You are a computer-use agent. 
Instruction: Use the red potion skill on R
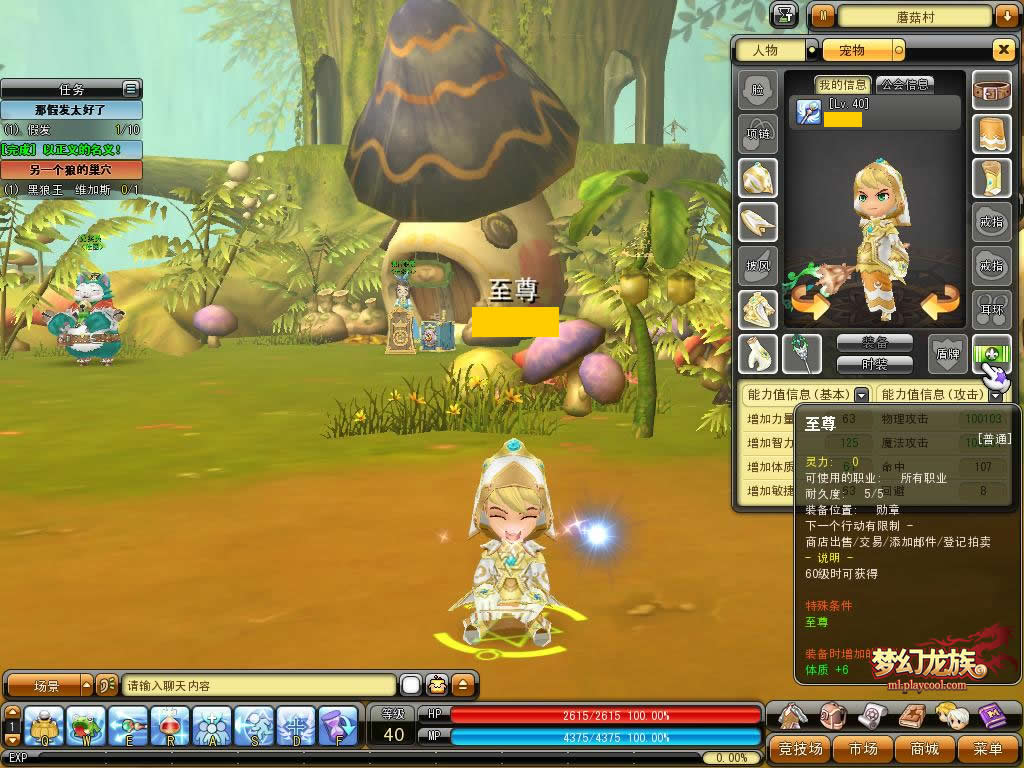coord(171,727)
